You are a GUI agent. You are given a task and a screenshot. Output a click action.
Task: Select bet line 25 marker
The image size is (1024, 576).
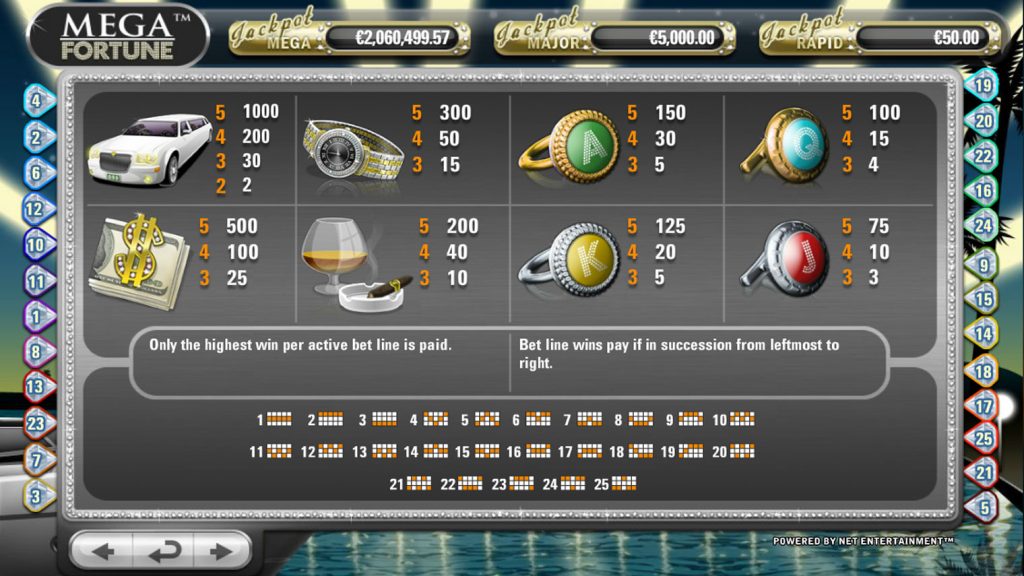pyautogui.click(x=984, y=438)
